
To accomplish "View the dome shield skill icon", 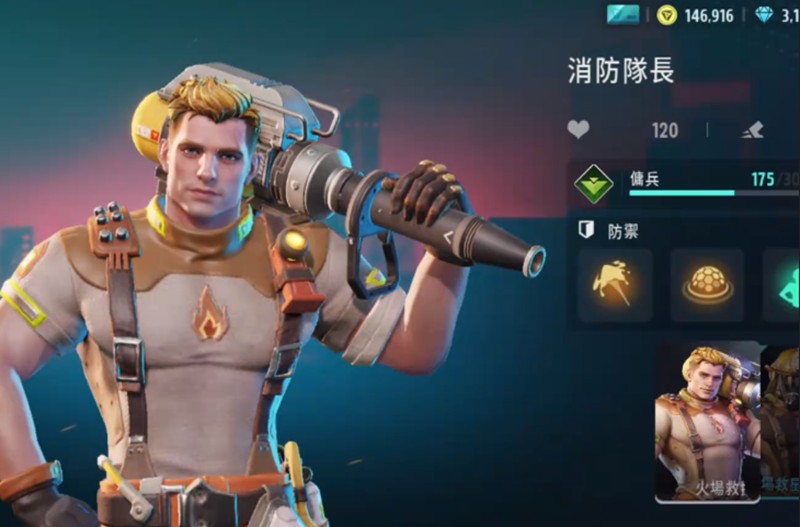I will (x=707, y=285).
